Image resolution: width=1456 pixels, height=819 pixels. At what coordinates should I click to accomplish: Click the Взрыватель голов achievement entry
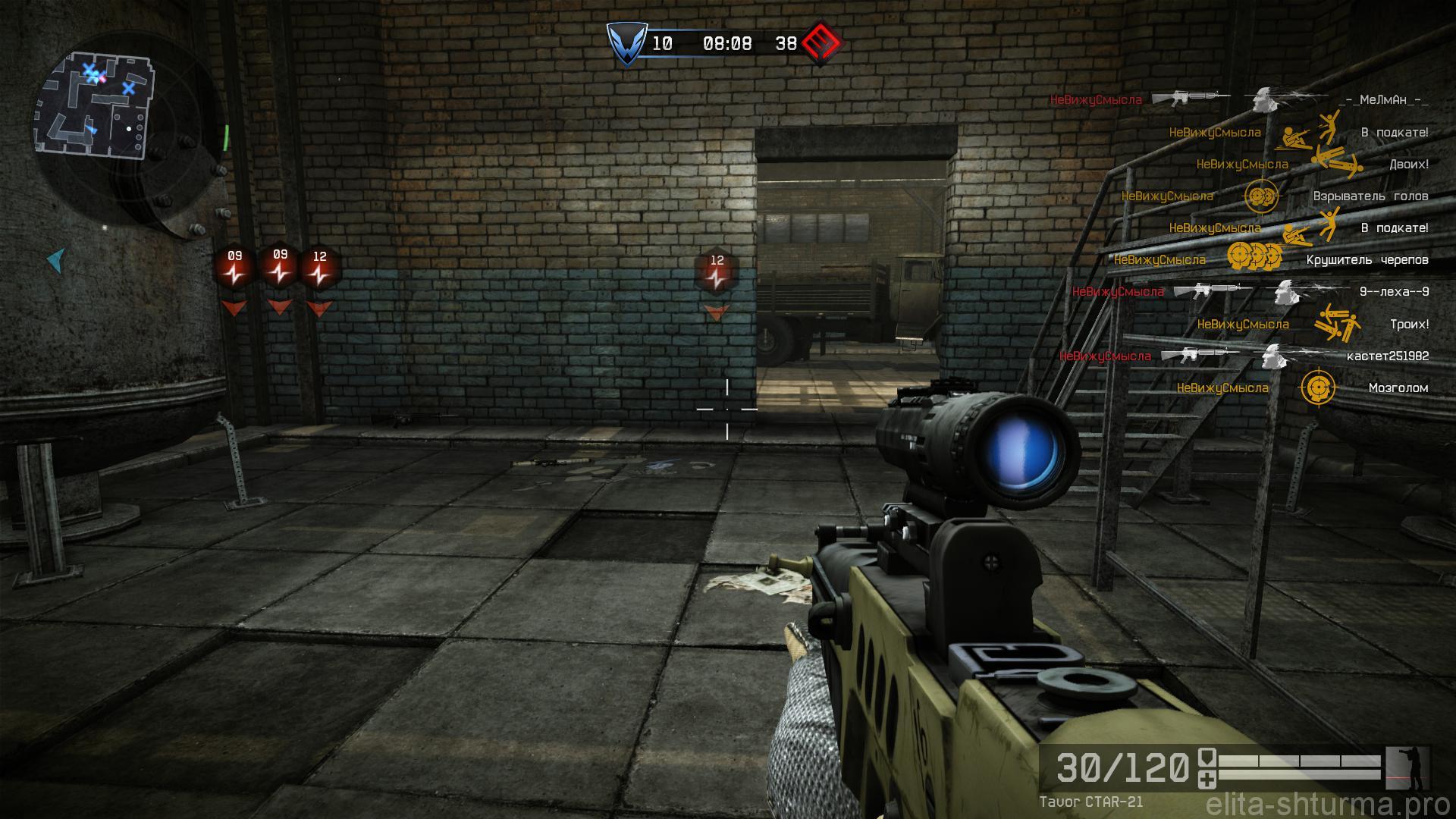click(1275, 196)
